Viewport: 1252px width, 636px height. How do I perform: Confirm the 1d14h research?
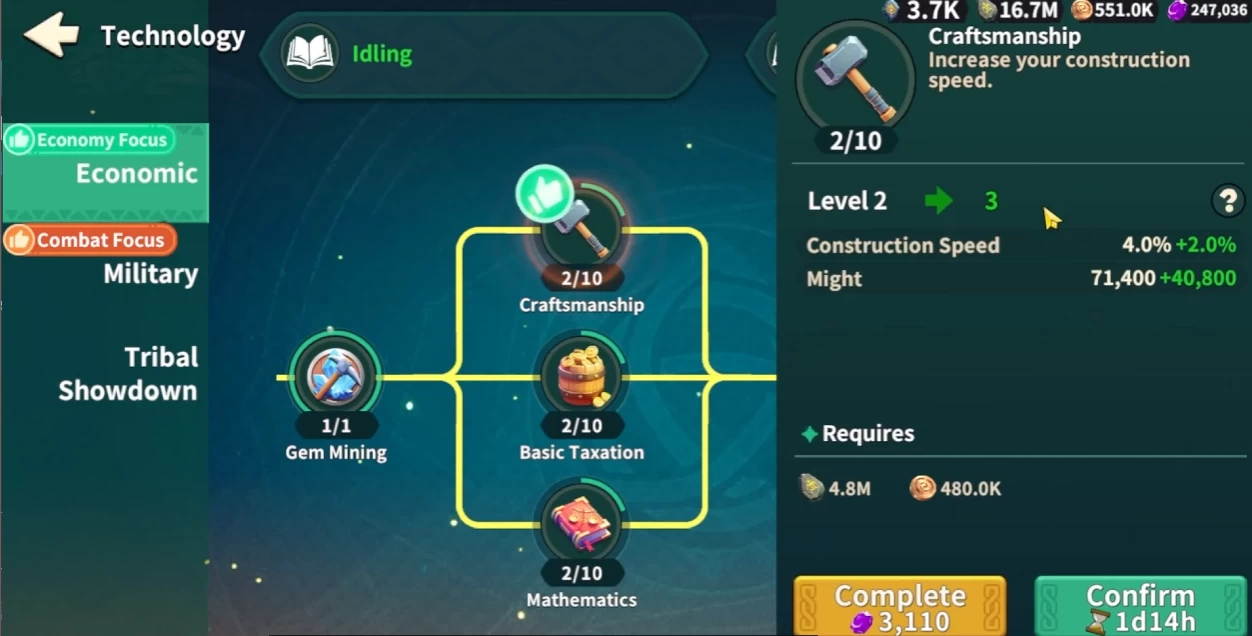point(1140,606)
